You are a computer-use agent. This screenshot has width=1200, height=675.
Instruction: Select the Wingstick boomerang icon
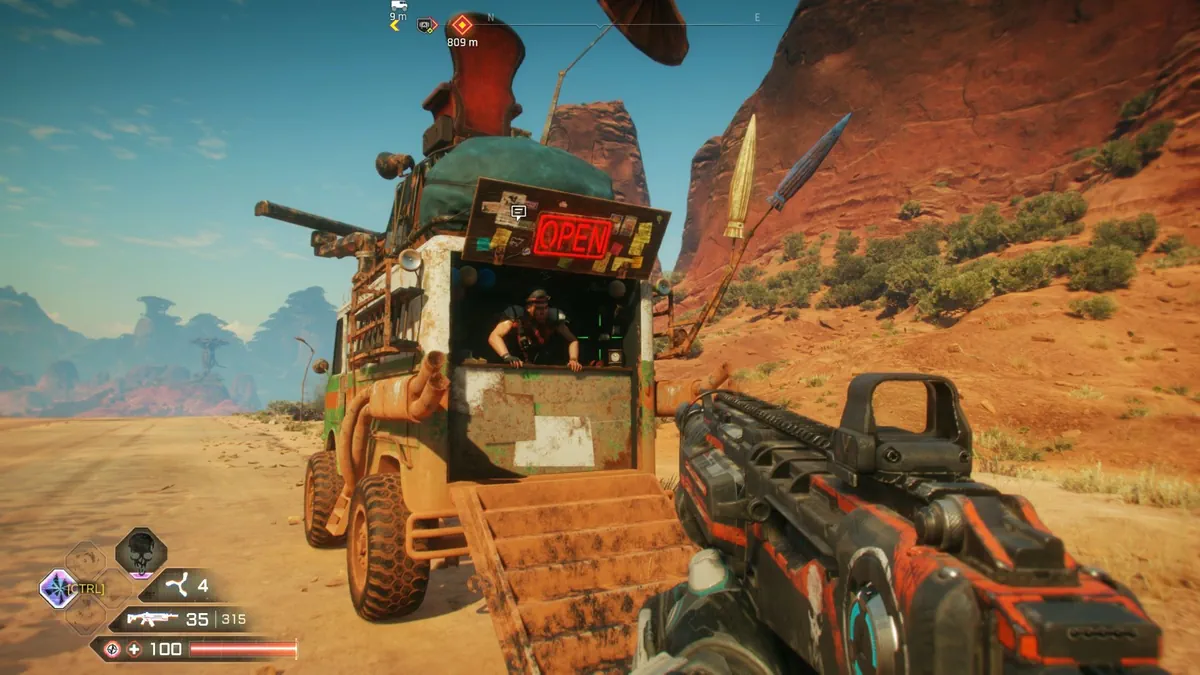[x=180, y=586]
